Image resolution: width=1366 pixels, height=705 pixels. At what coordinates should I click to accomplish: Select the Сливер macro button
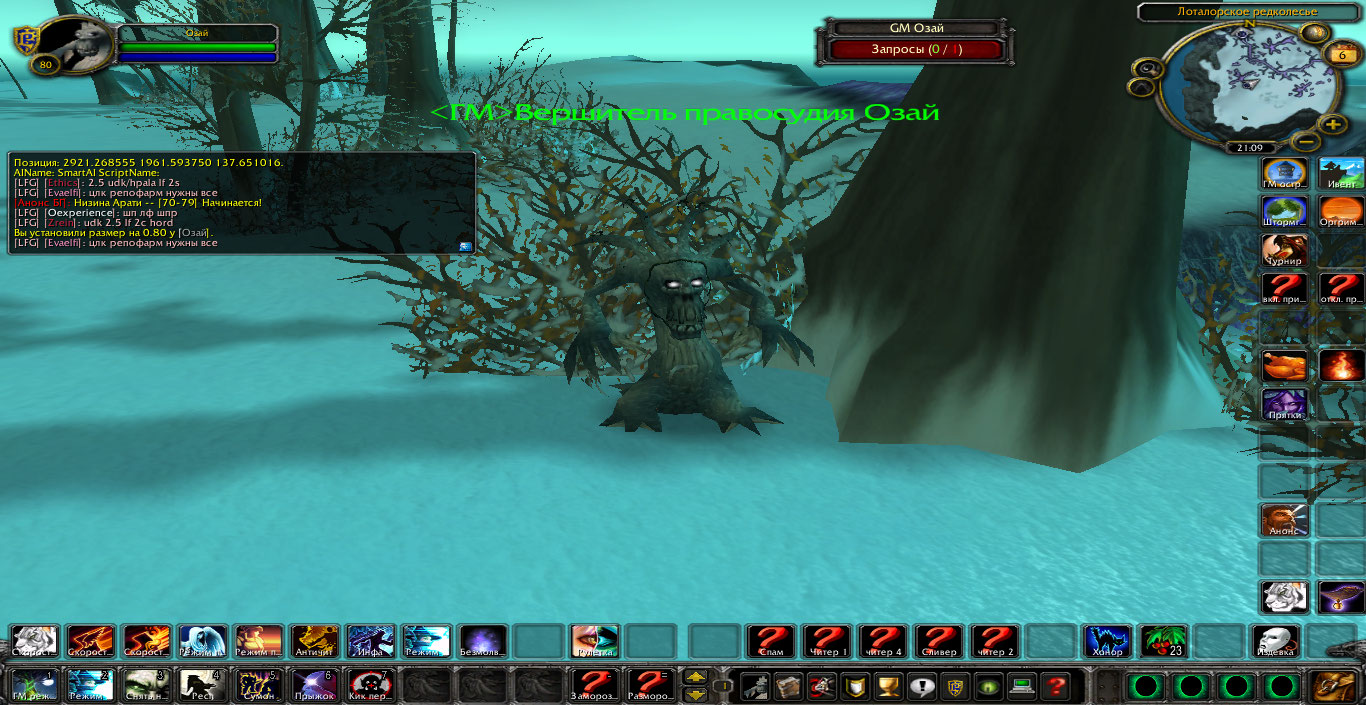point(939,641)
